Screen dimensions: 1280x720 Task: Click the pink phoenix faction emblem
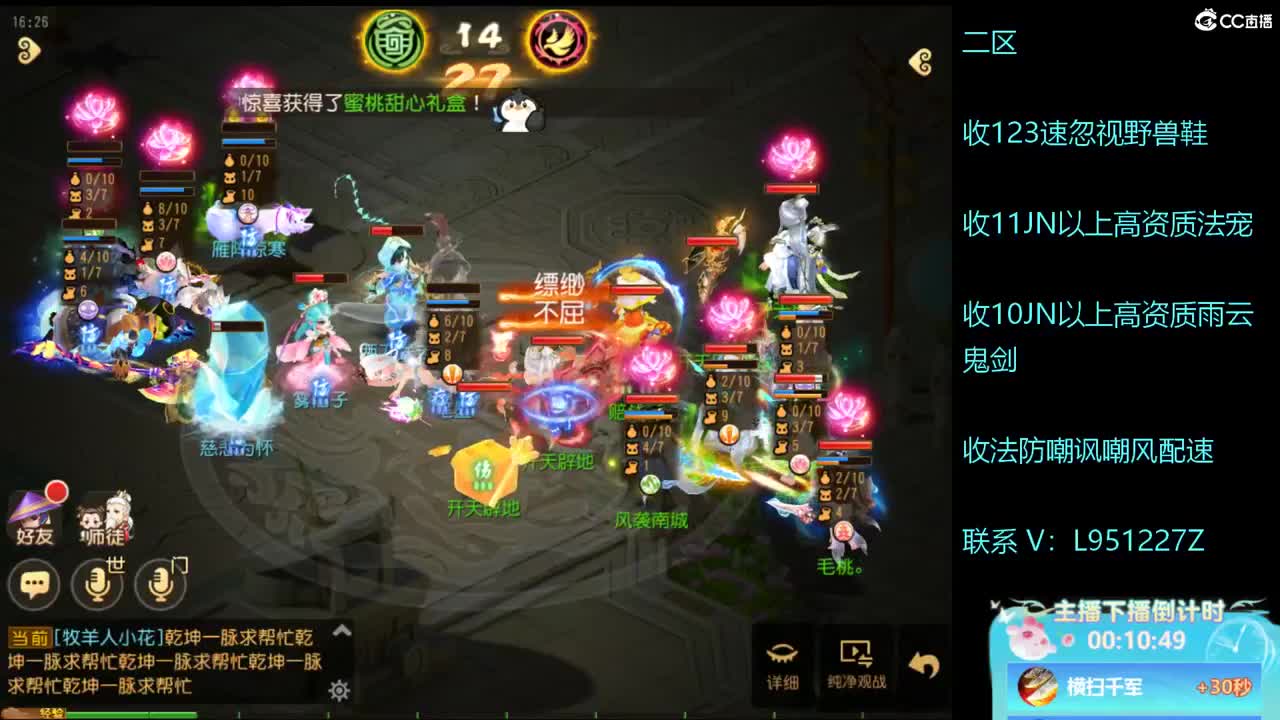556,40
